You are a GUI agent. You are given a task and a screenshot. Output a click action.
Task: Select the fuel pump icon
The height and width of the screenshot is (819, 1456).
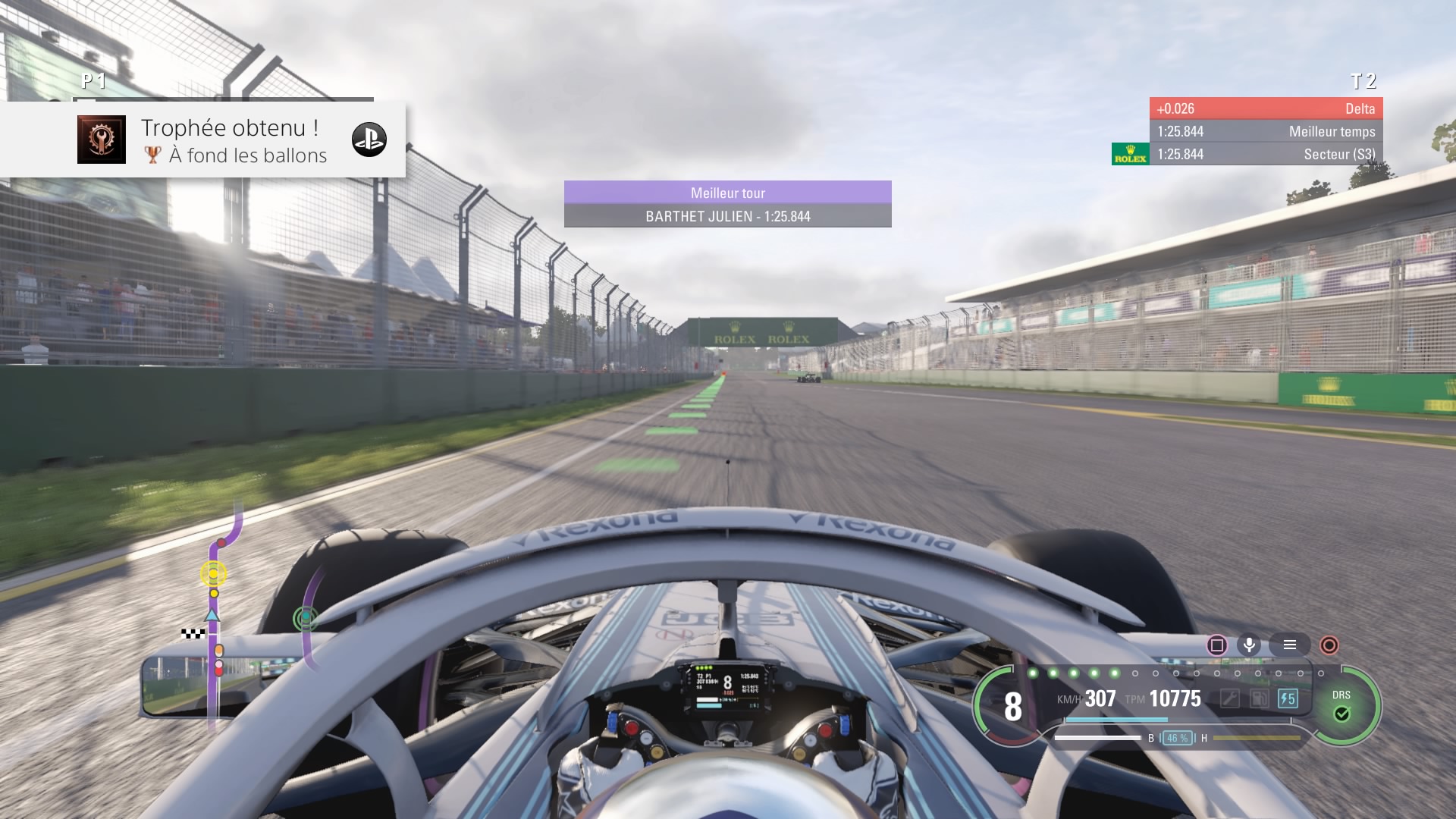(1259, 698)
